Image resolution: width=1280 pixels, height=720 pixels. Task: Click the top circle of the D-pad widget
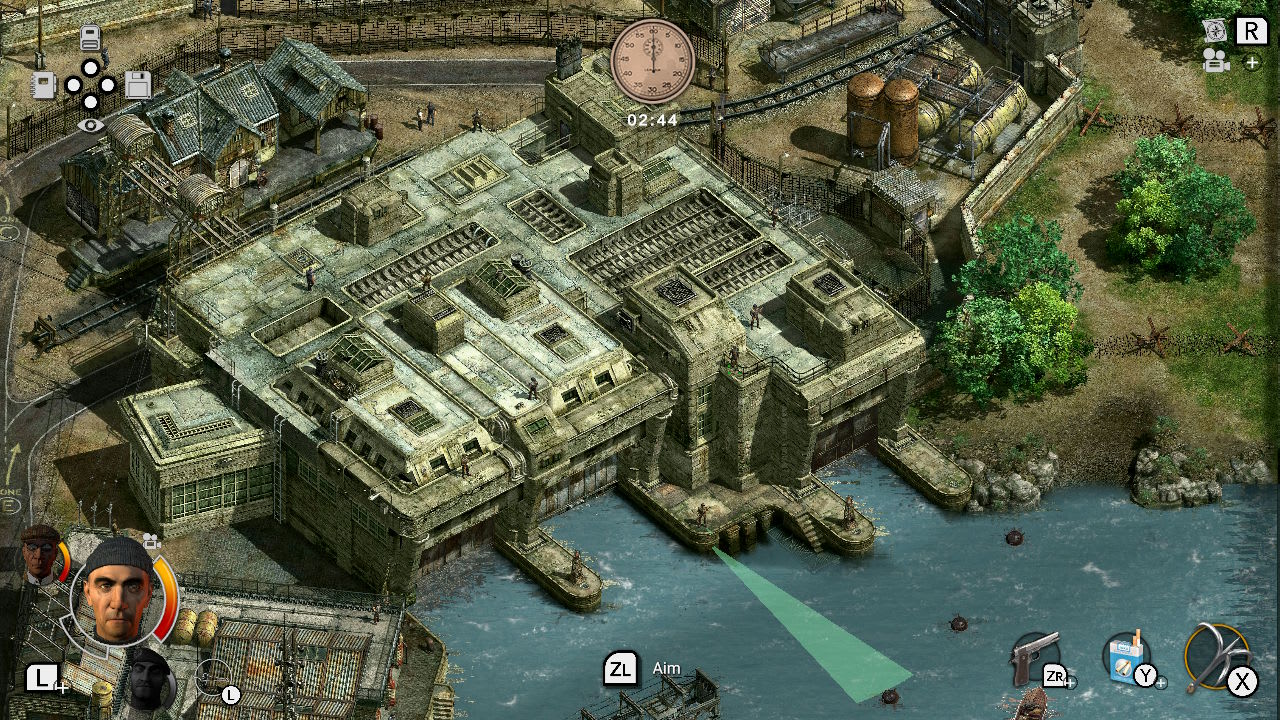(x=90, y=66)
